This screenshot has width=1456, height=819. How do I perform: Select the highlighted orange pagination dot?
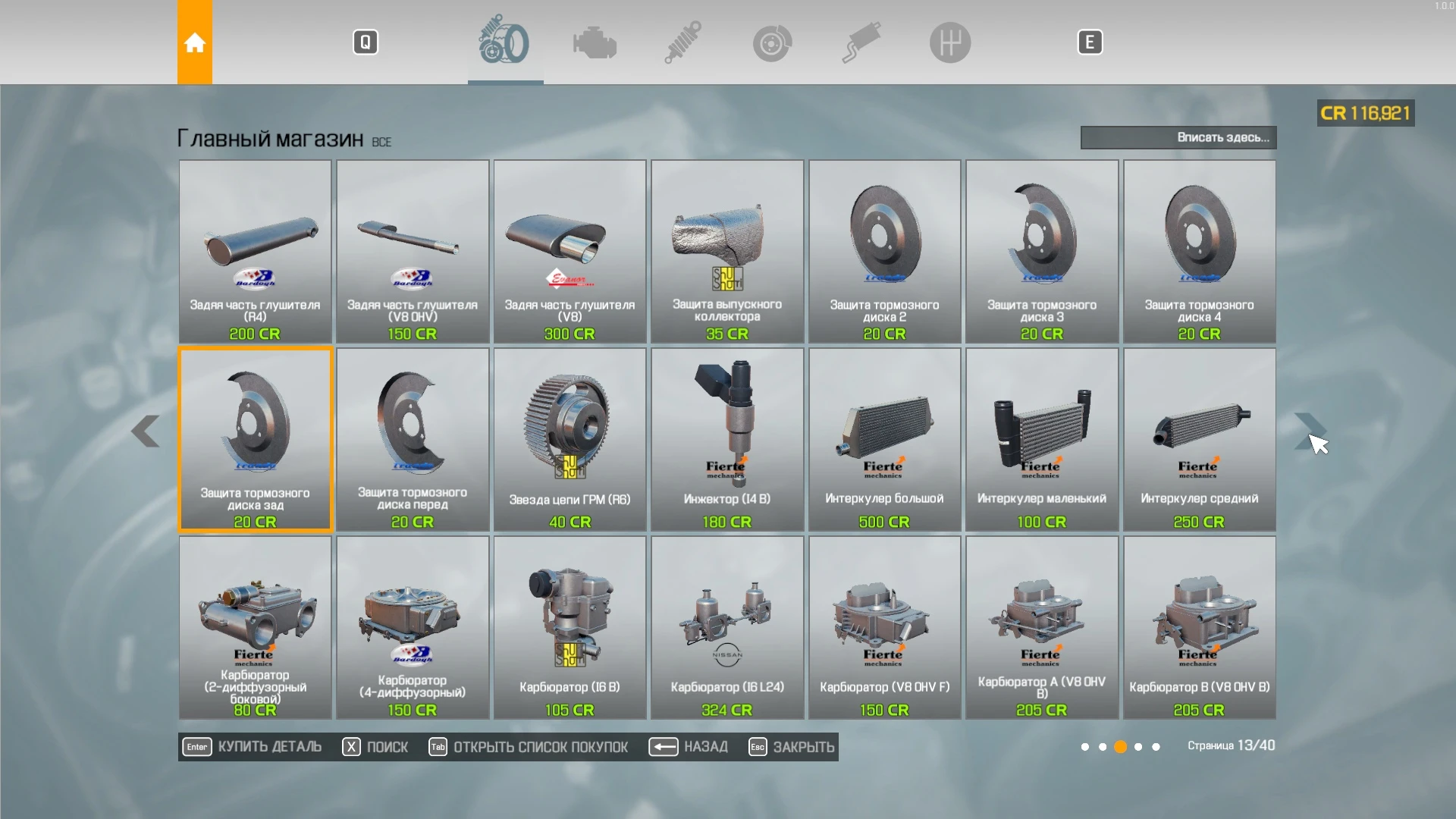click(x=1121, y=746)
